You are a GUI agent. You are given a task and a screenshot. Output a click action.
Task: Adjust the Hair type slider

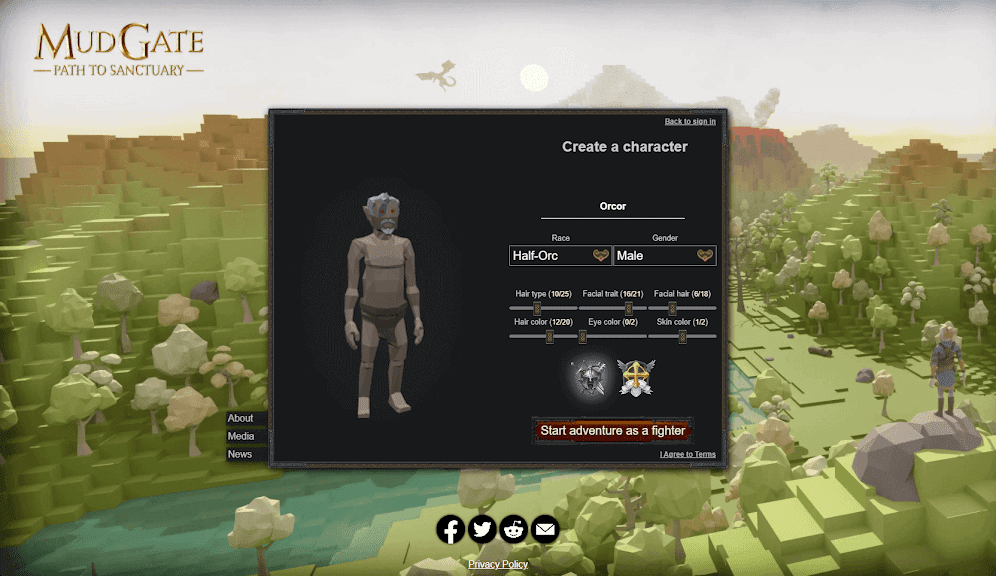point(537,309)
